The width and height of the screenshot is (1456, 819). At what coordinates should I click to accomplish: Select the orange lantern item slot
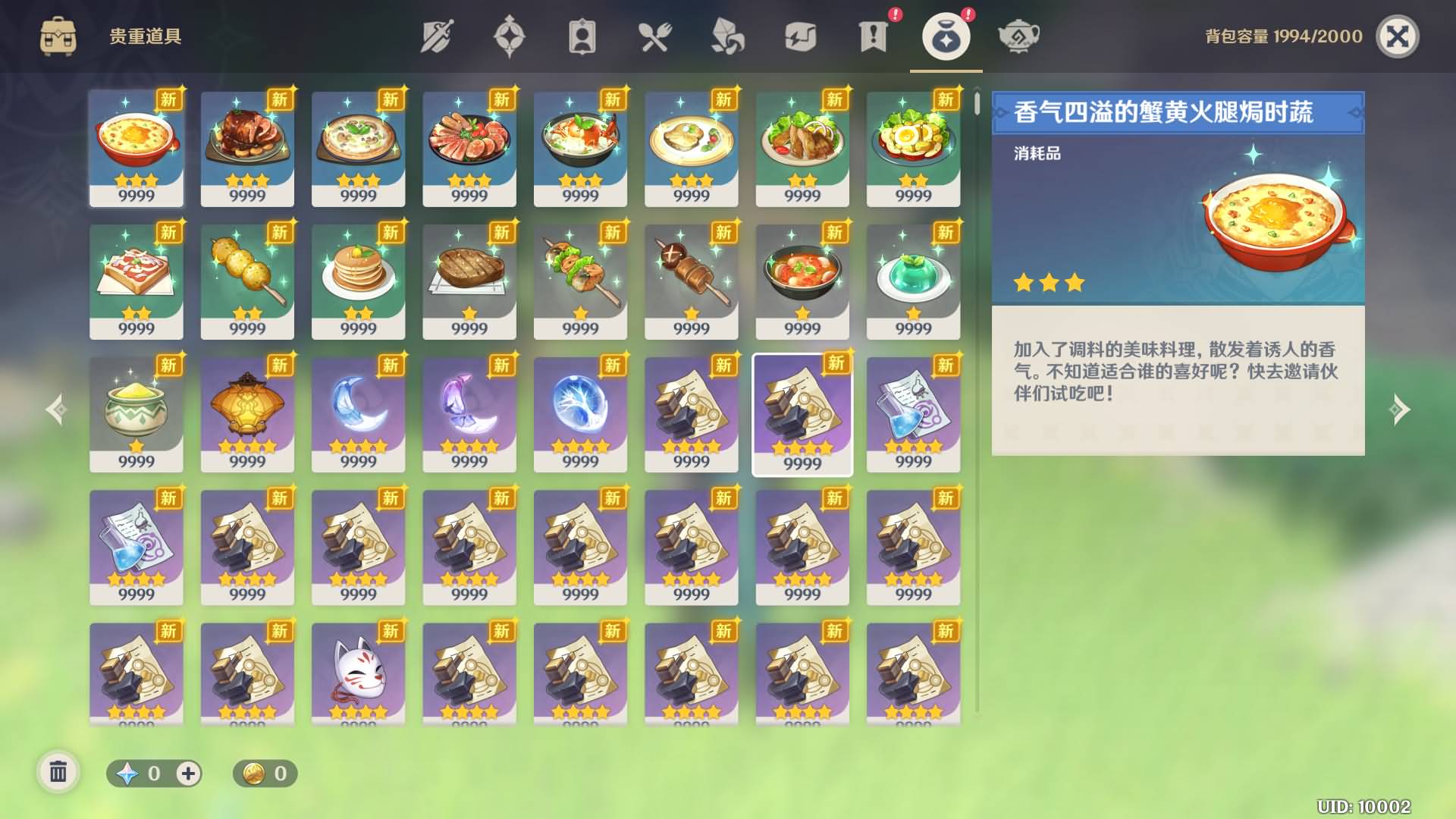pyautogui.click(x=247, y=413)
